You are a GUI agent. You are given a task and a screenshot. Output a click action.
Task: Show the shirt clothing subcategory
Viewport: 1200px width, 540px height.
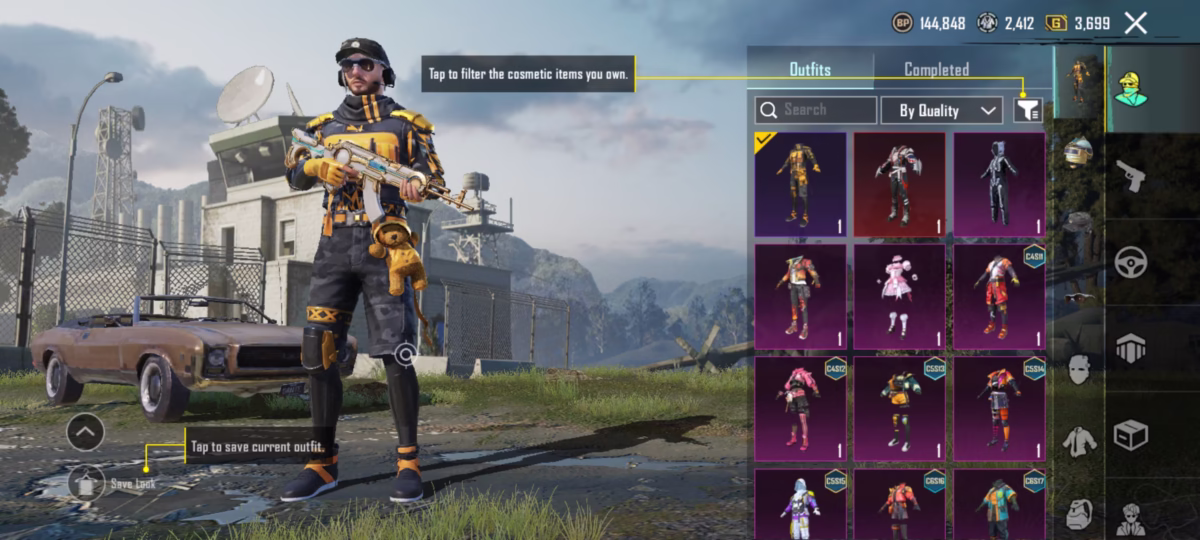pos(1078,440)
